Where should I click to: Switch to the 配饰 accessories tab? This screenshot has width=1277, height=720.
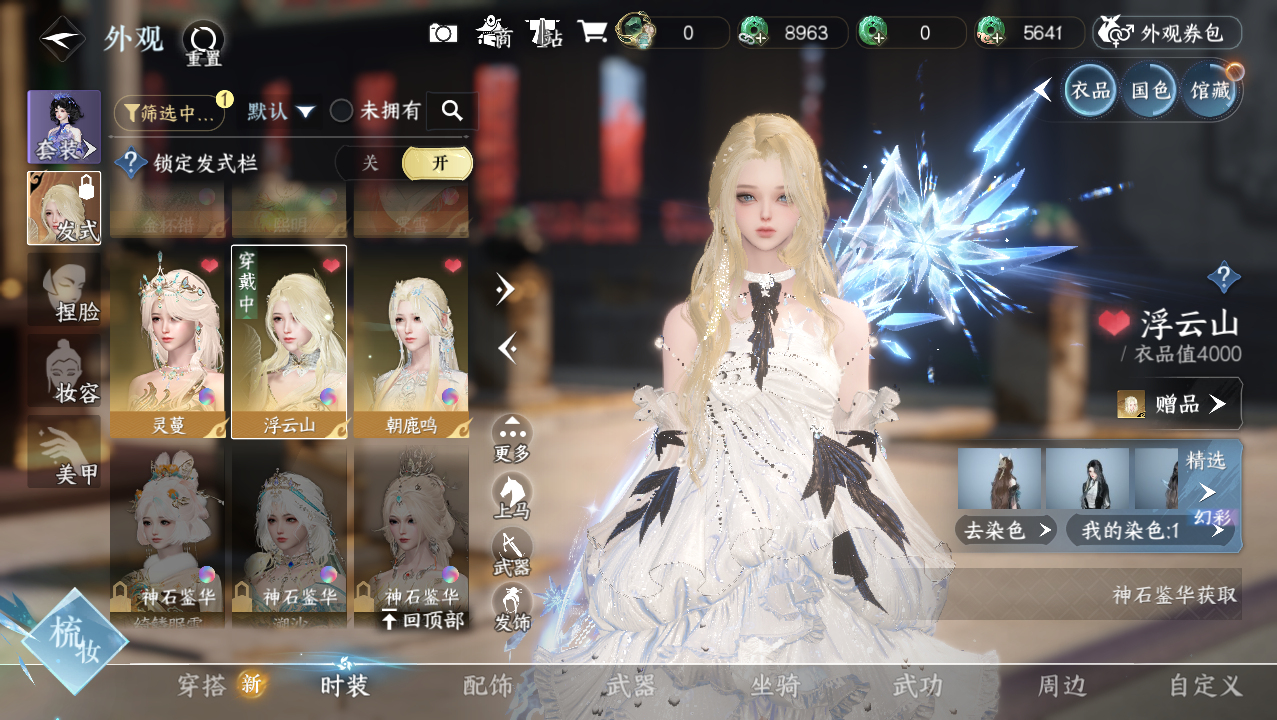pyautogui.click(x=488, y=686)
